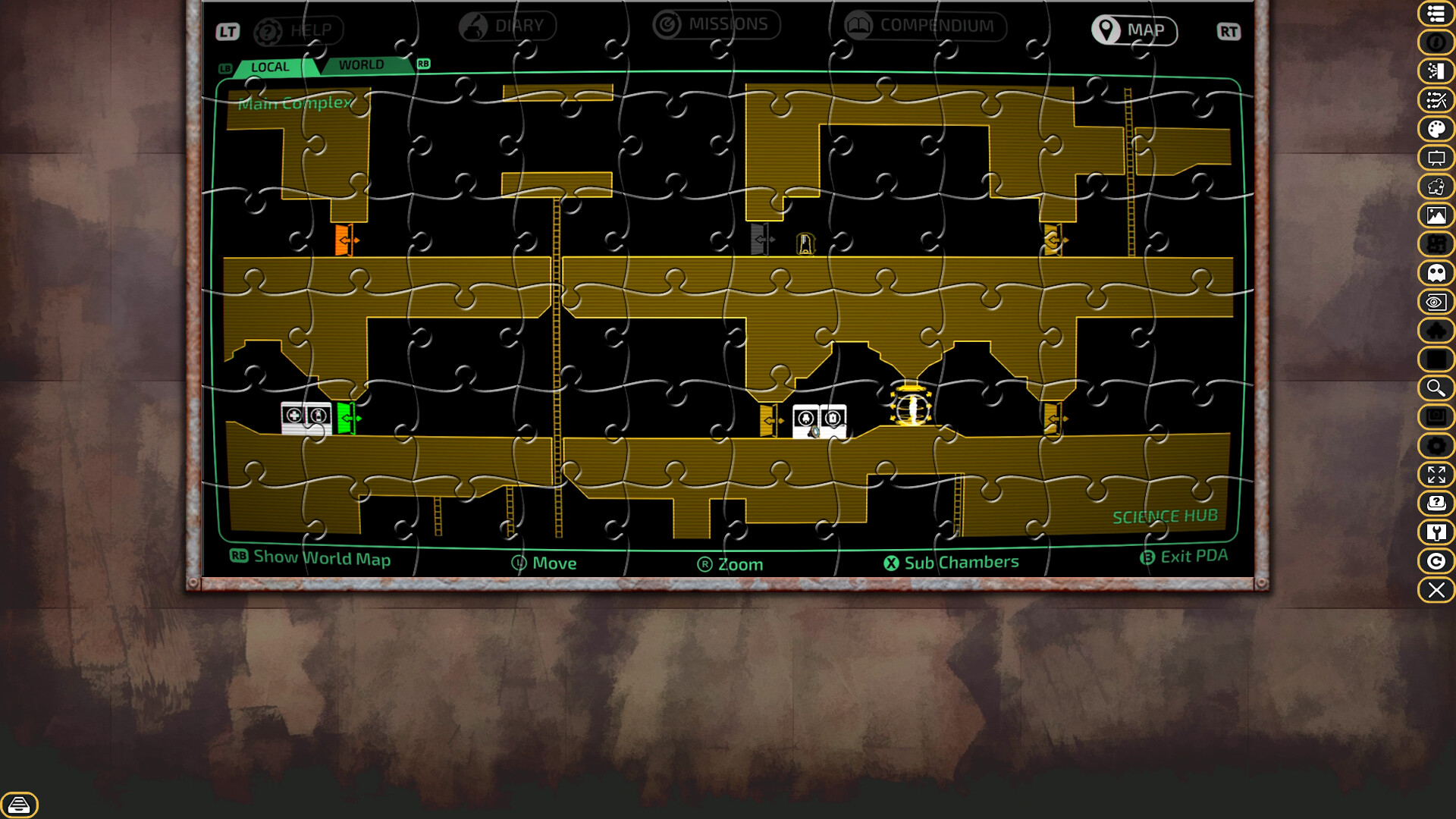
Task: View current puzzle information
Action: point(1436,43)
